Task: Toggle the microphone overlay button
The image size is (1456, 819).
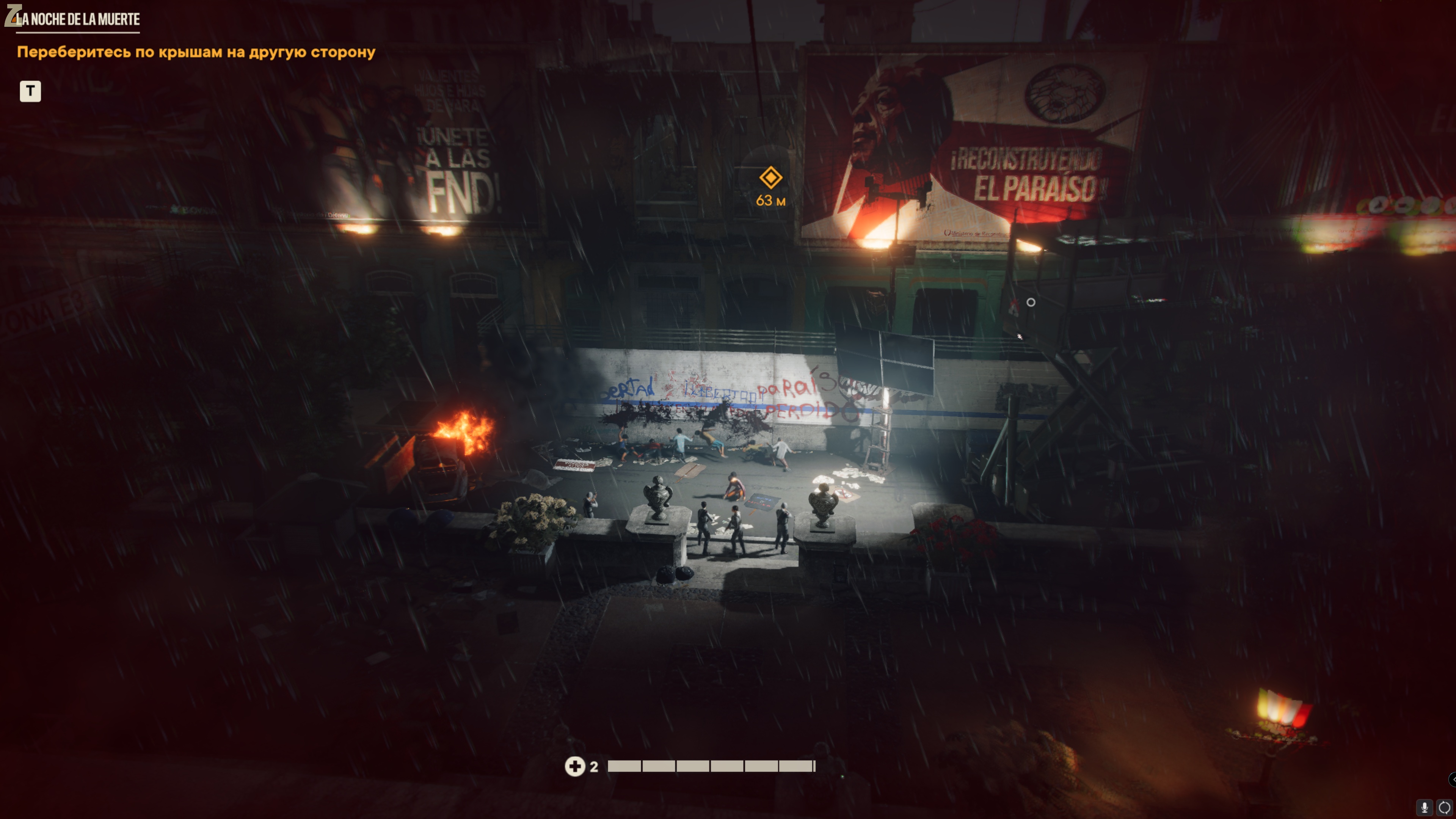Action: (x=1425, y=807)
